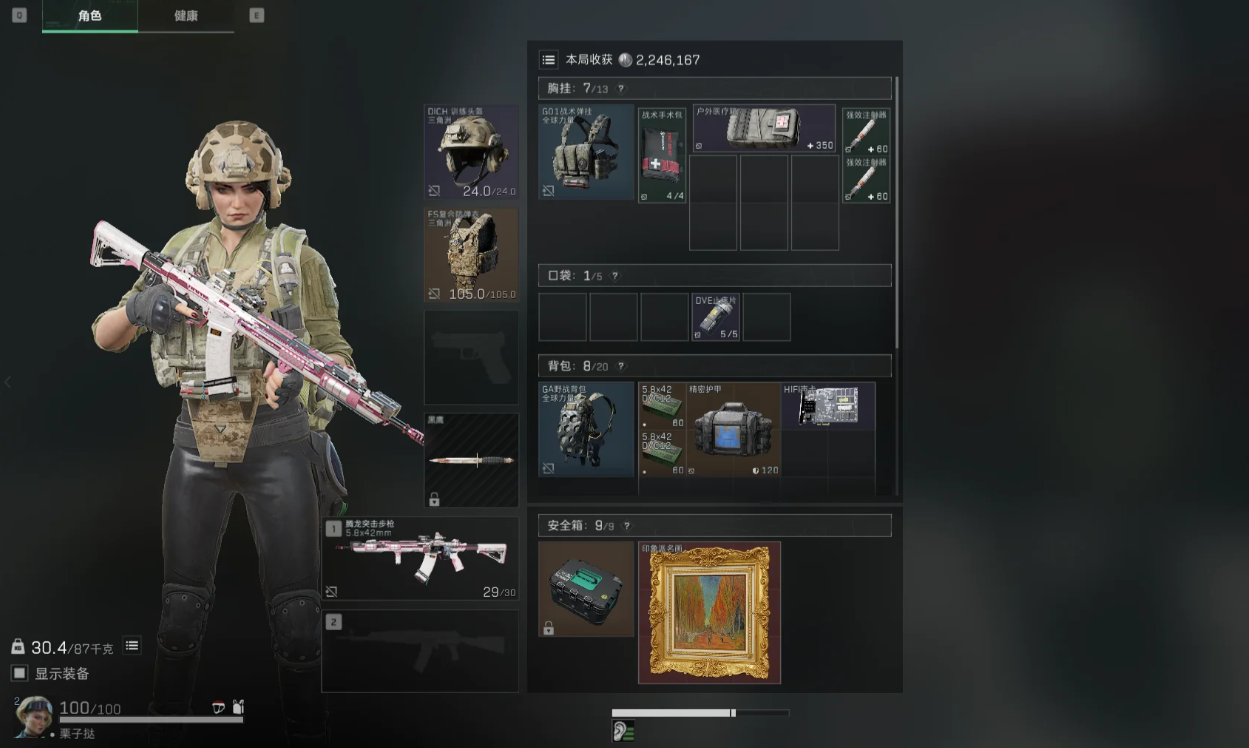Switch to the 健康 tab
The image size is (1249, 748).
coord(186,16)
